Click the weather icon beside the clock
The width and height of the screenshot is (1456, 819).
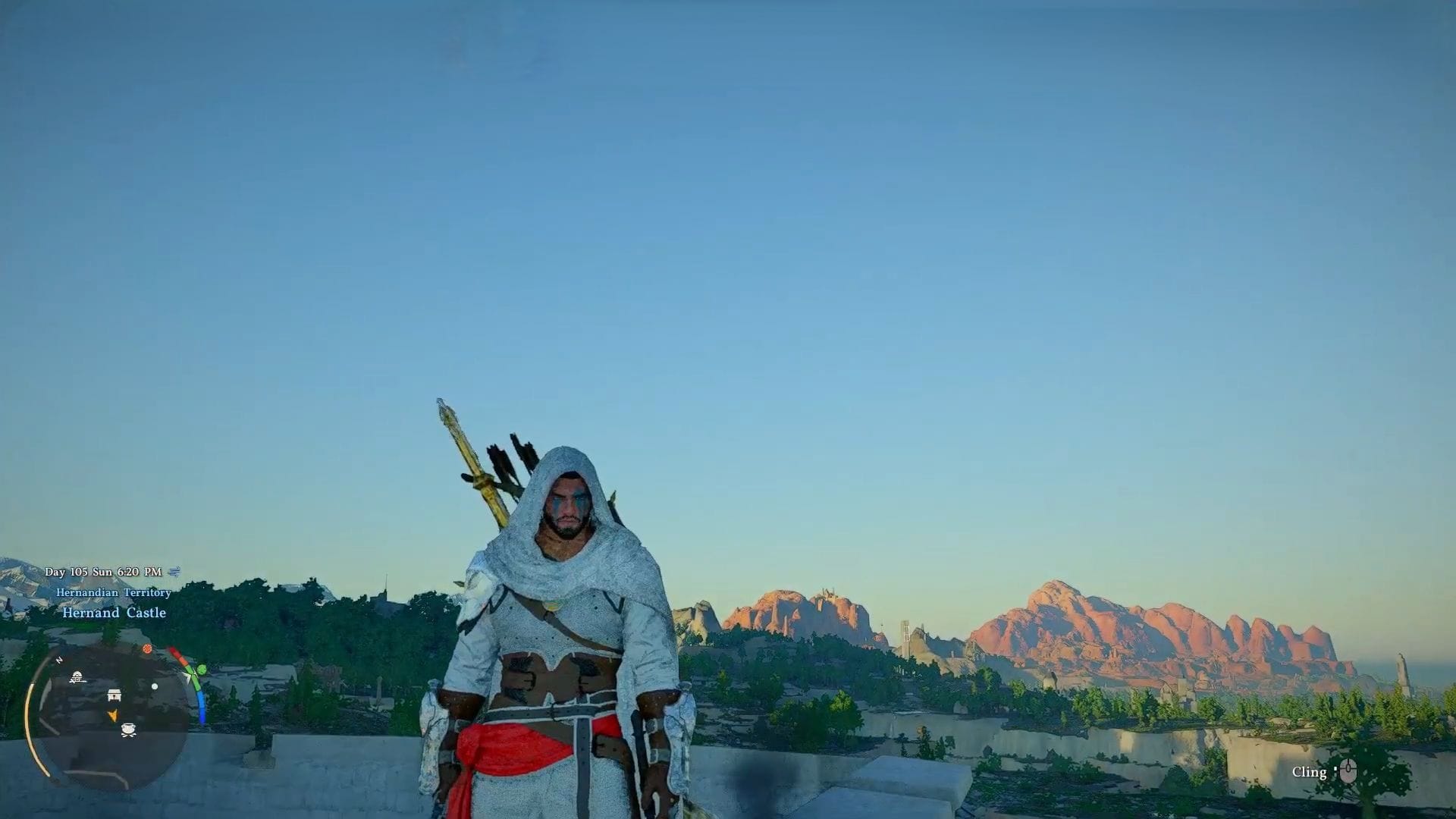click(x=174, y=572)
